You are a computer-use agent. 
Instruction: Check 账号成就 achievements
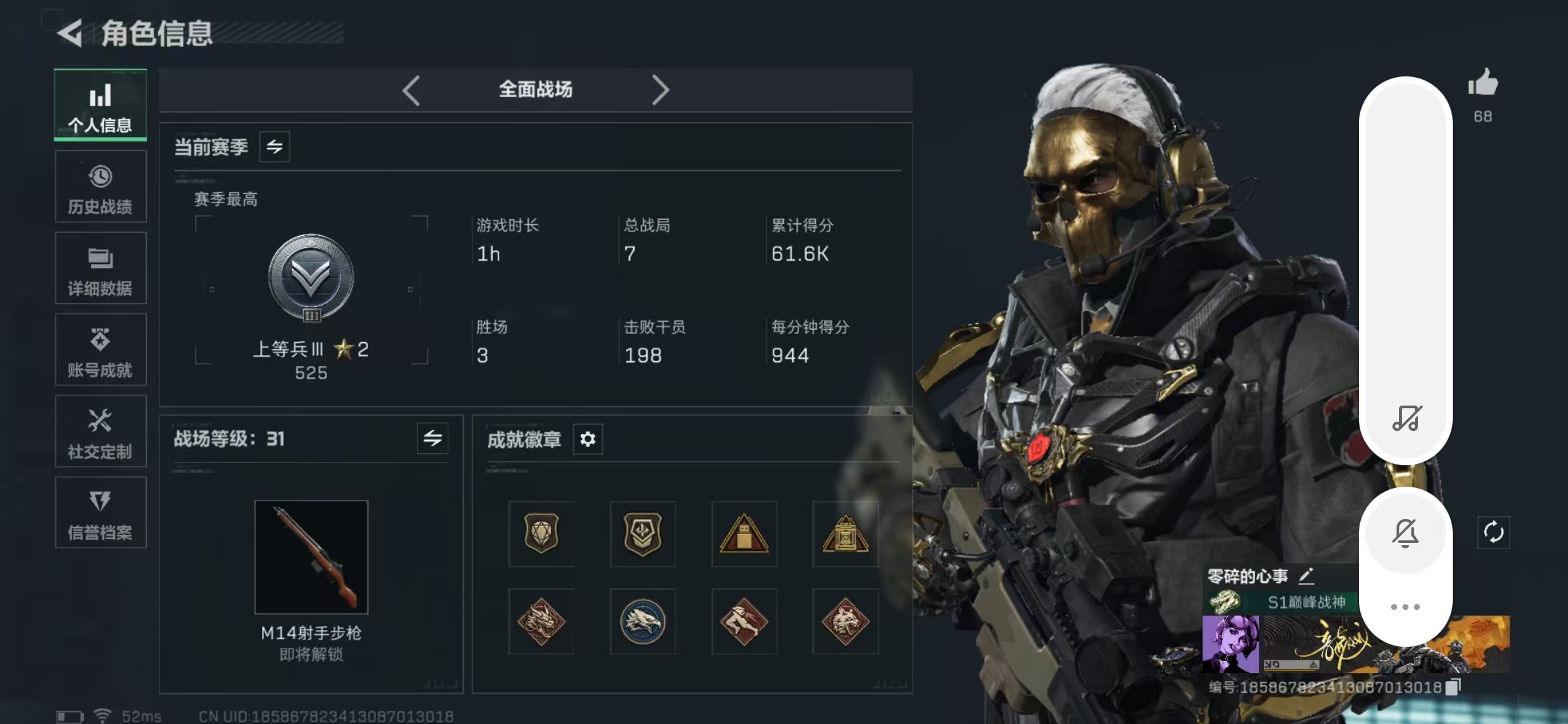tap(100, 350)
